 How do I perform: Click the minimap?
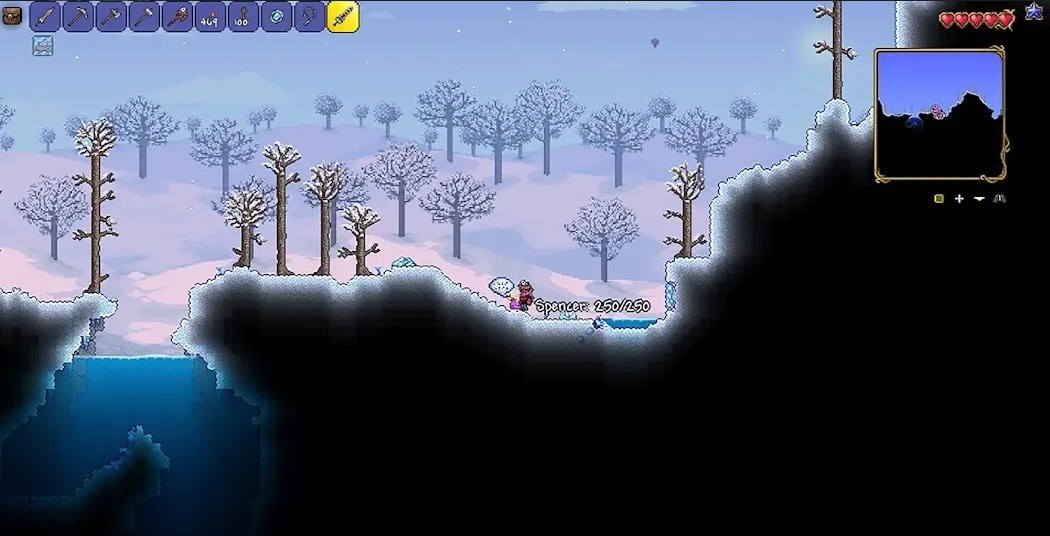click(939, 114)
